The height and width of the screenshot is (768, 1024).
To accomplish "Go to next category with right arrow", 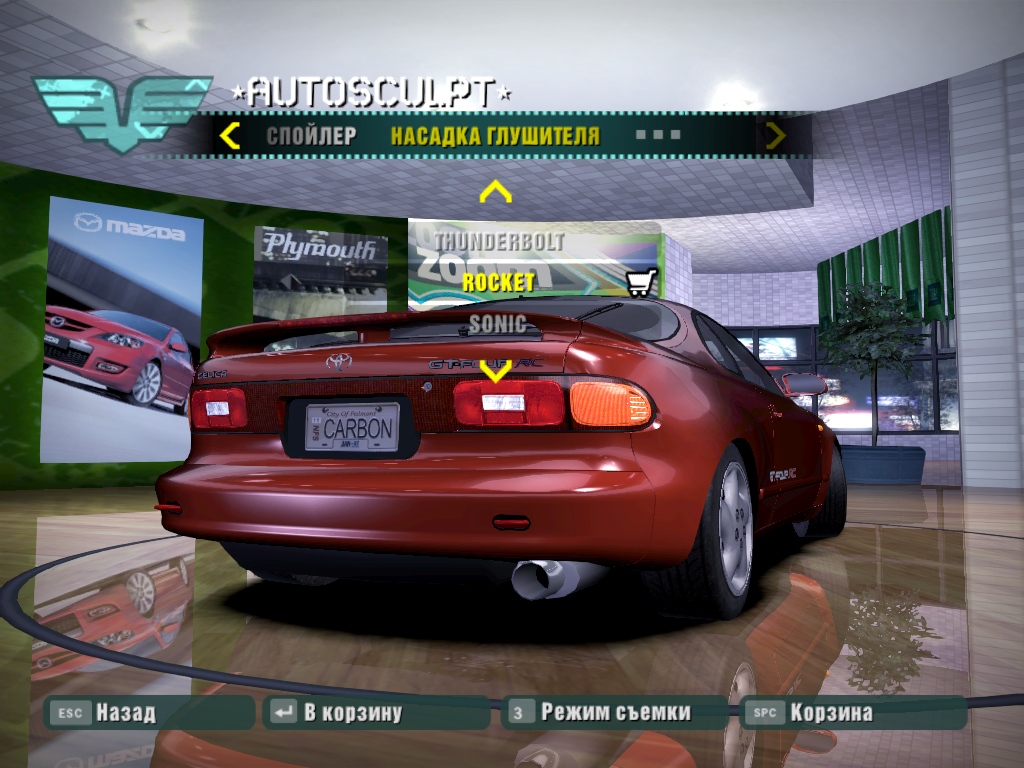I will (775, 135).
